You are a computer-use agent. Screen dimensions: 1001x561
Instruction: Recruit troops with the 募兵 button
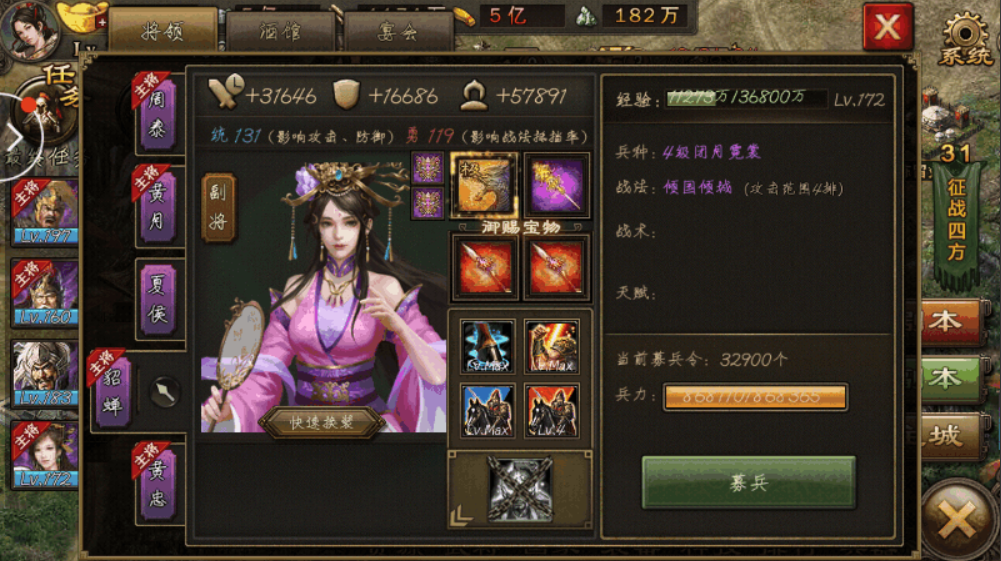[x=748, y=482]
